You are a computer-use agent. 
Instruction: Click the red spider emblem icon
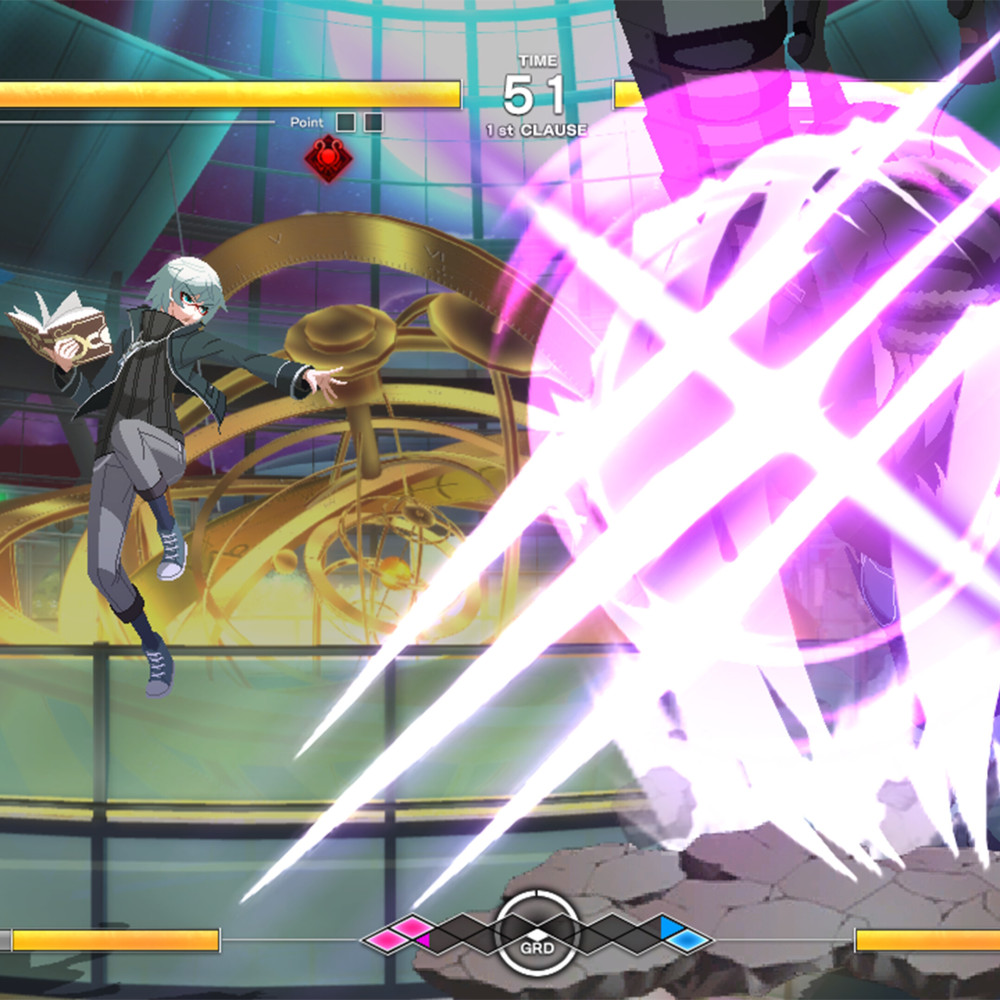(328, 158)
